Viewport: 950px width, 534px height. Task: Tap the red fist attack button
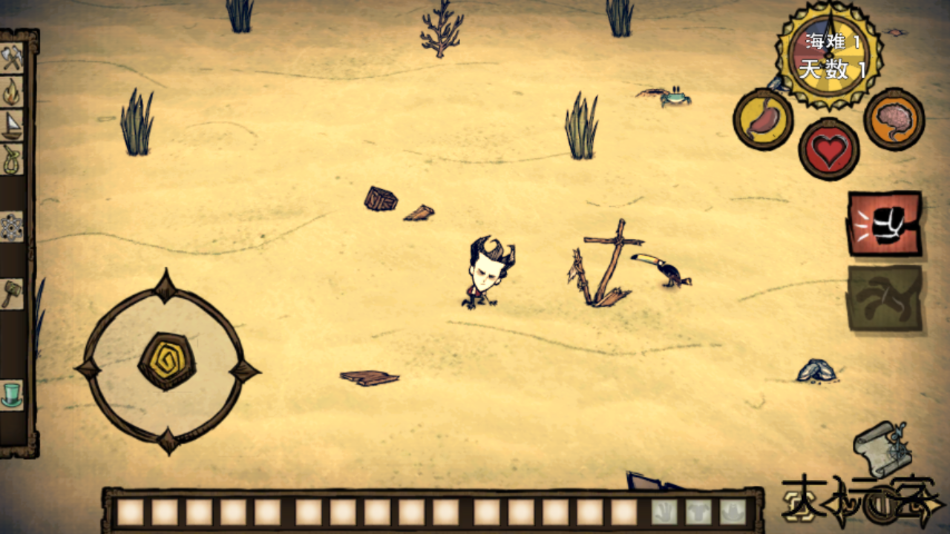click(x=884, y=225)
